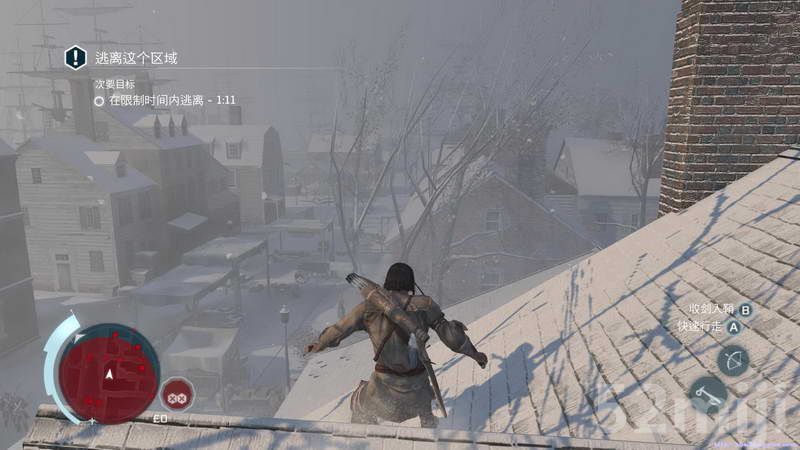
Task: Click the red circular minimap
Action: coord(108,373)
